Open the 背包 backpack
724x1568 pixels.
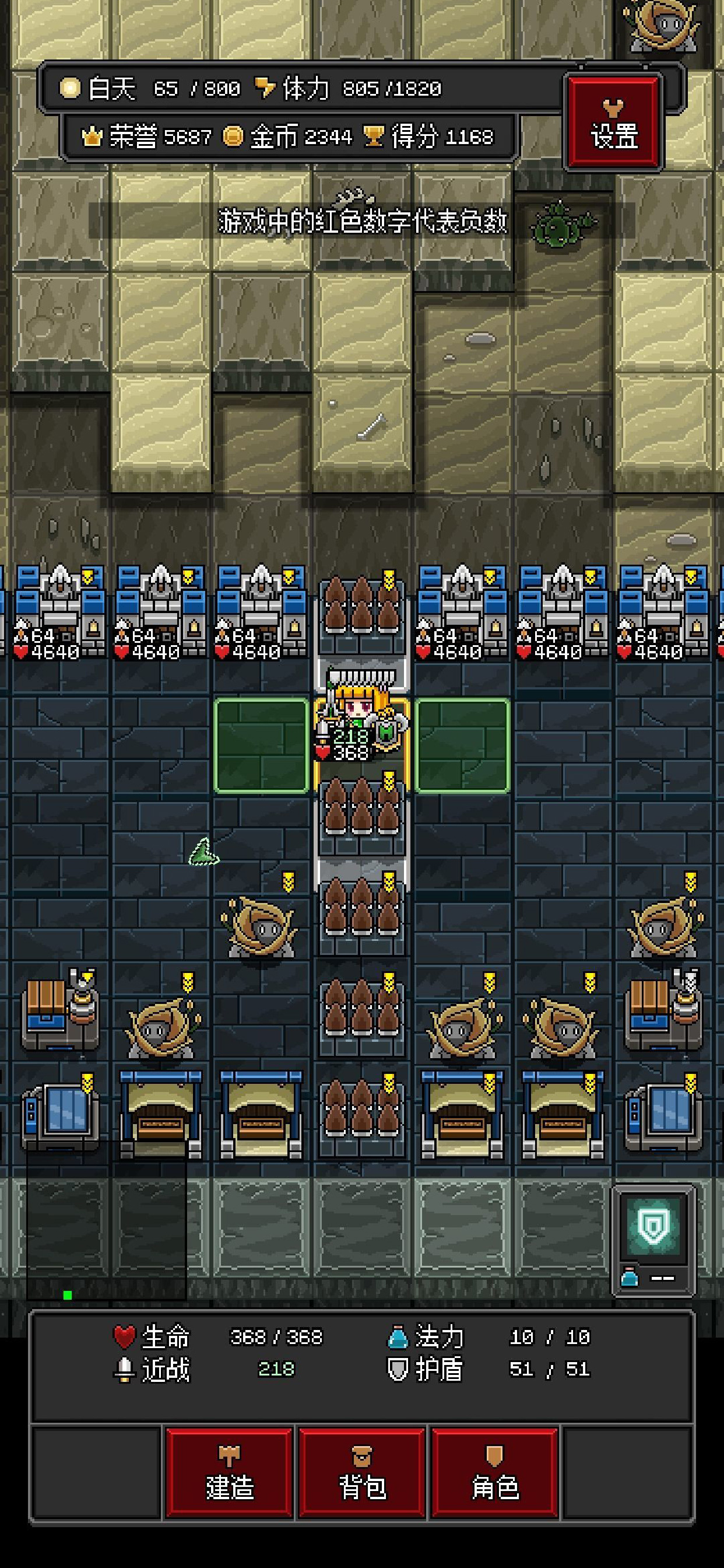[x=362, y=1472]
